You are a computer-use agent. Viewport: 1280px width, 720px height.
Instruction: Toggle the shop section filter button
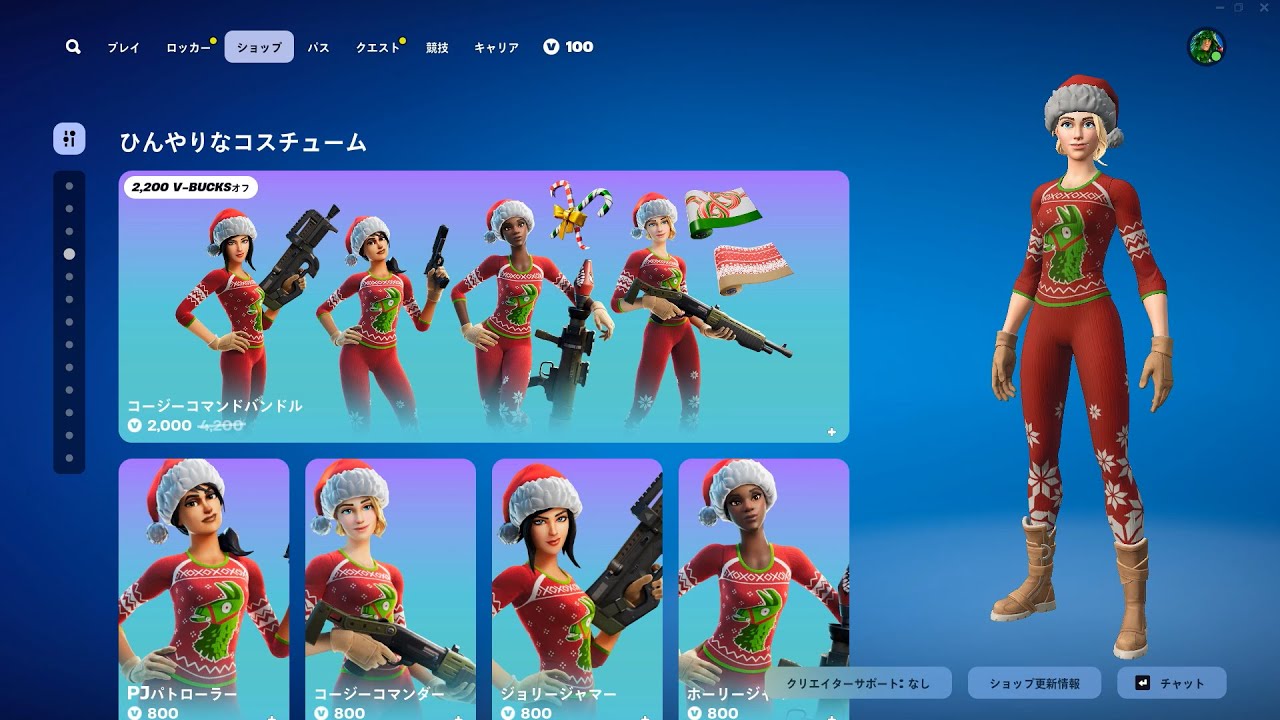click(69, 139)
